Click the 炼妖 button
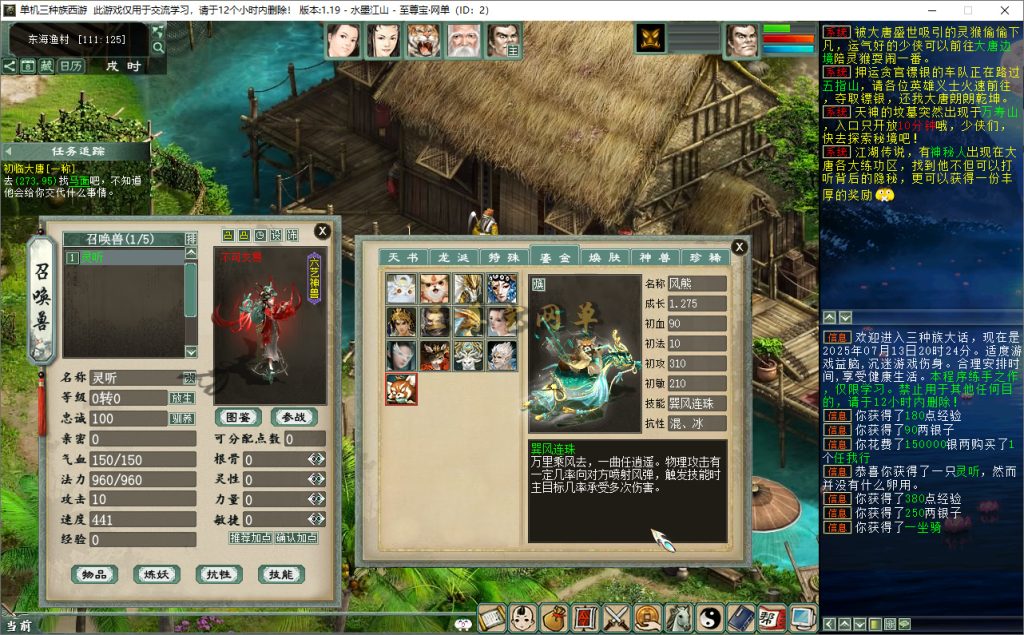The image size is (1024, 635). (x=157, y=574)
